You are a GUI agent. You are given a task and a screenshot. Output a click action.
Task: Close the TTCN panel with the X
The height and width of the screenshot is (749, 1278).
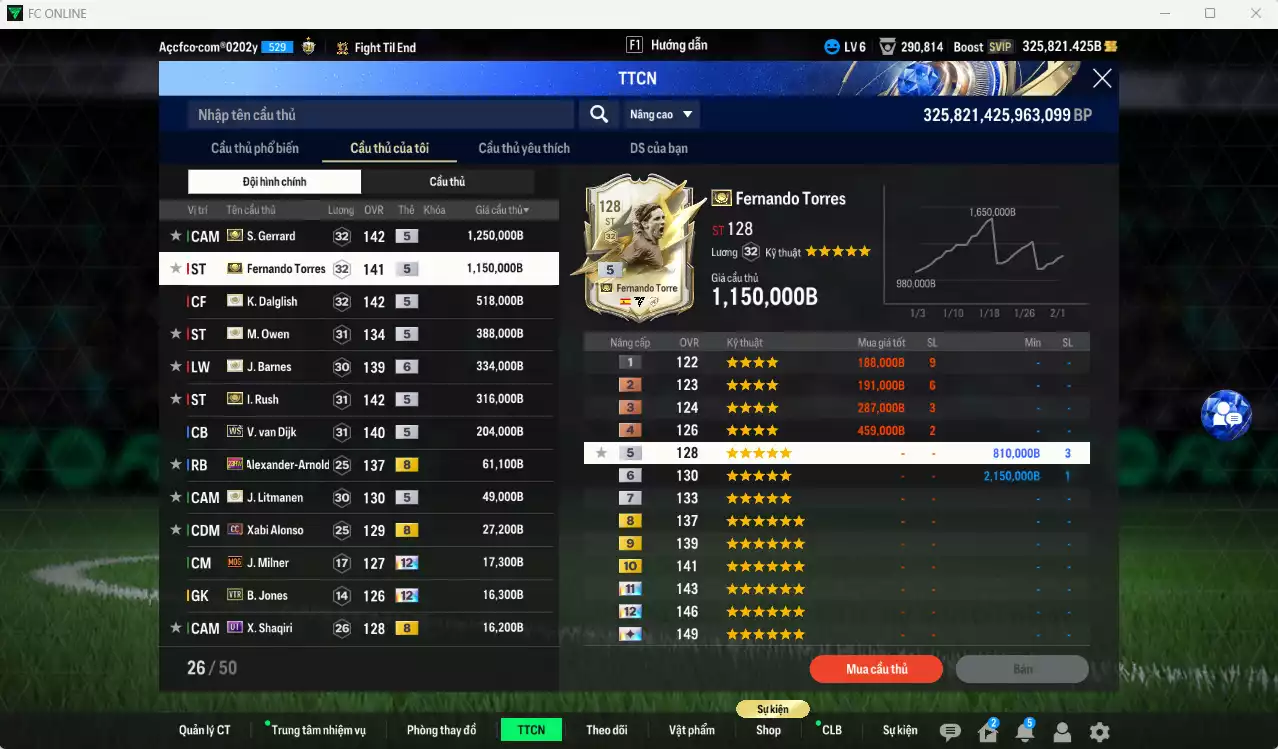pyautogui.click(x=1102, y=79)
